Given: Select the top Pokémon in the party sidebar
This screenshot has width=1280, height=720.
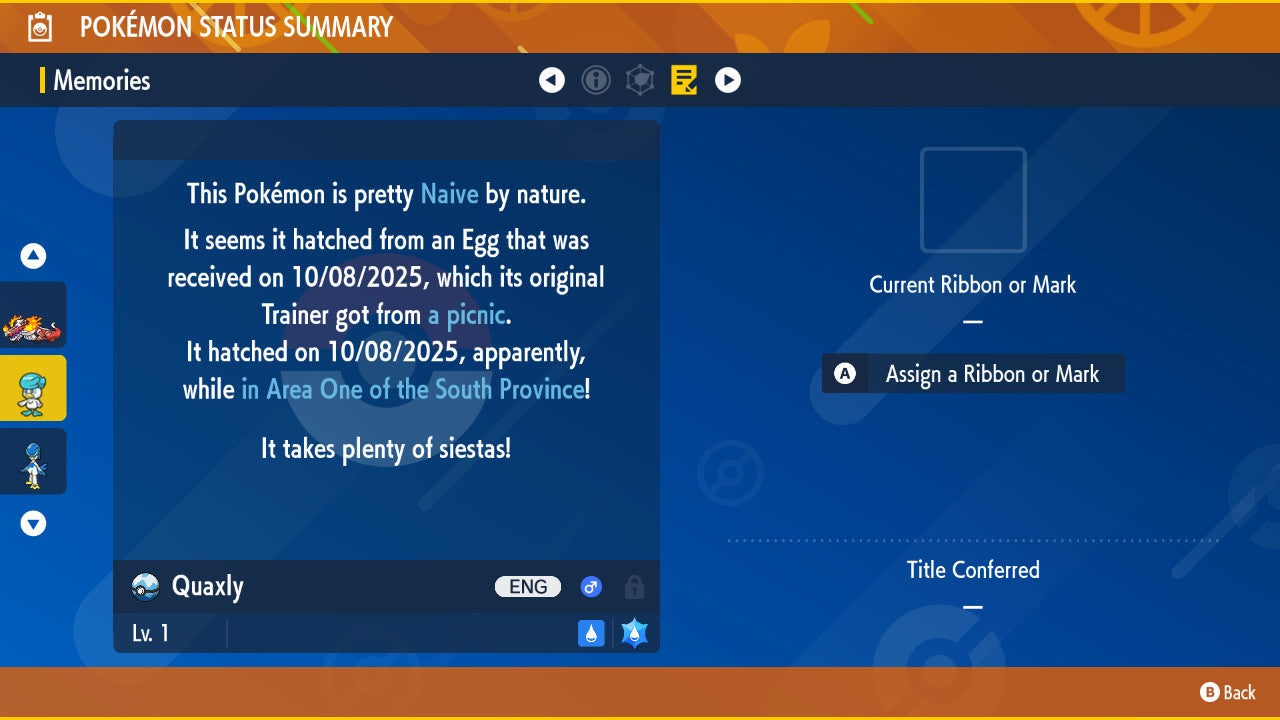Looking at the screenshot, I should [x=33, y=315].
